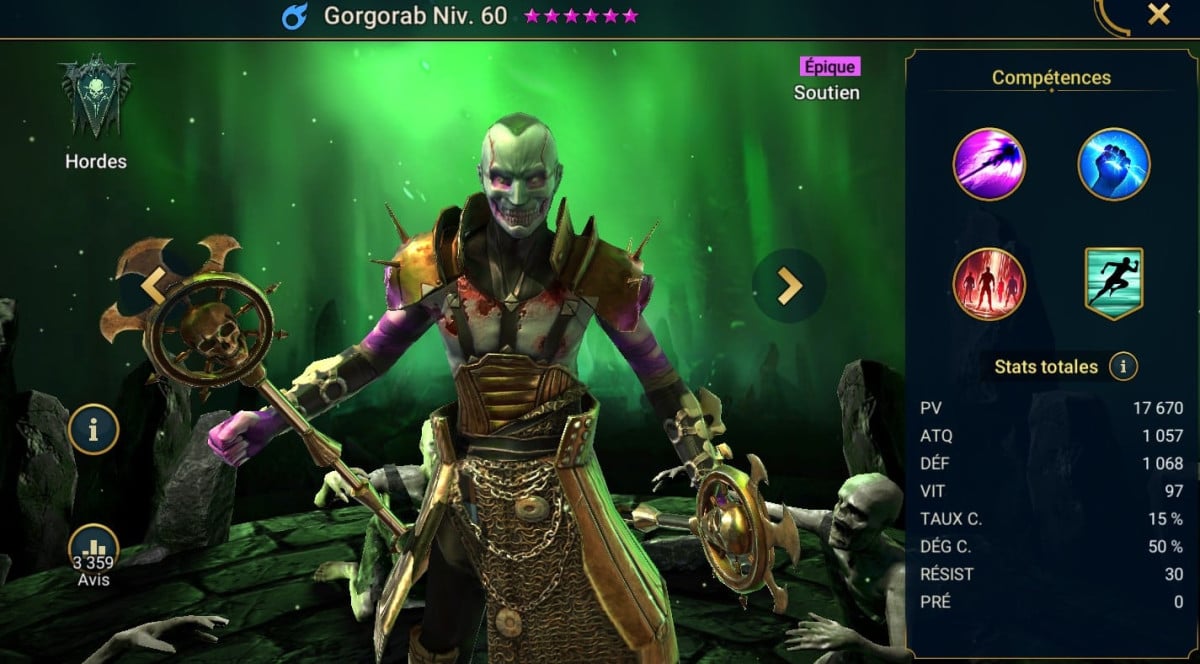Open the champion info button
This screenshot has width=1200, height=664.
[95, 430]
